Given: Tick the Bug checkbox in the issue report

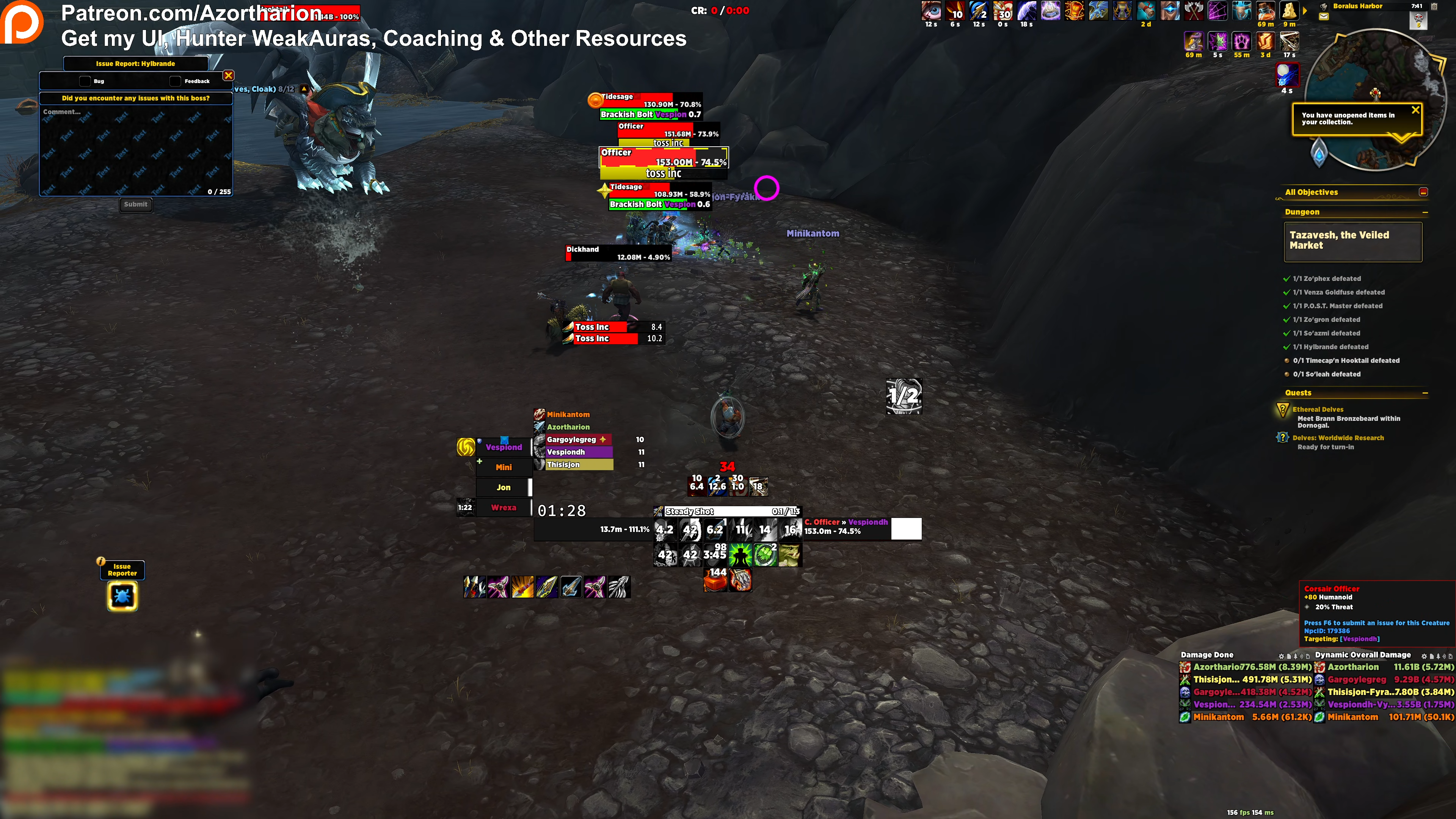Looking at the screenshot, I should (85, 81).
